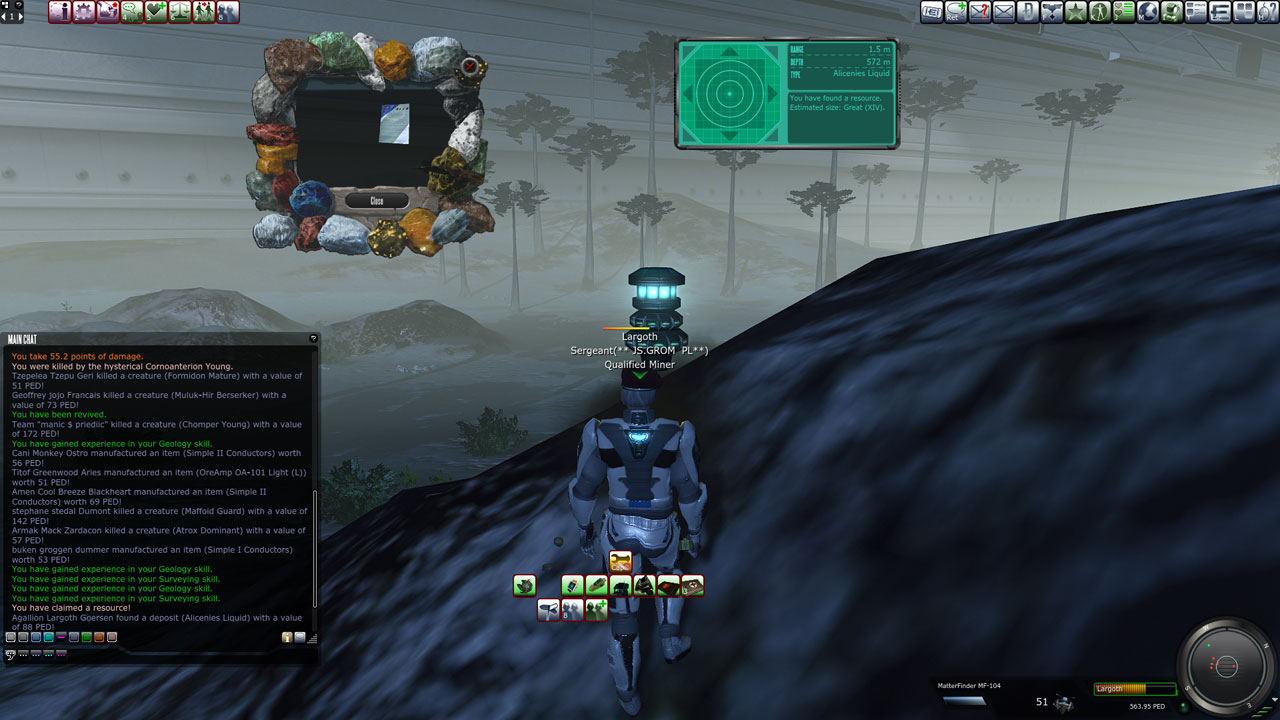Open the gear settings icon
Viewport: 1280px width, 720px height.
84,12
